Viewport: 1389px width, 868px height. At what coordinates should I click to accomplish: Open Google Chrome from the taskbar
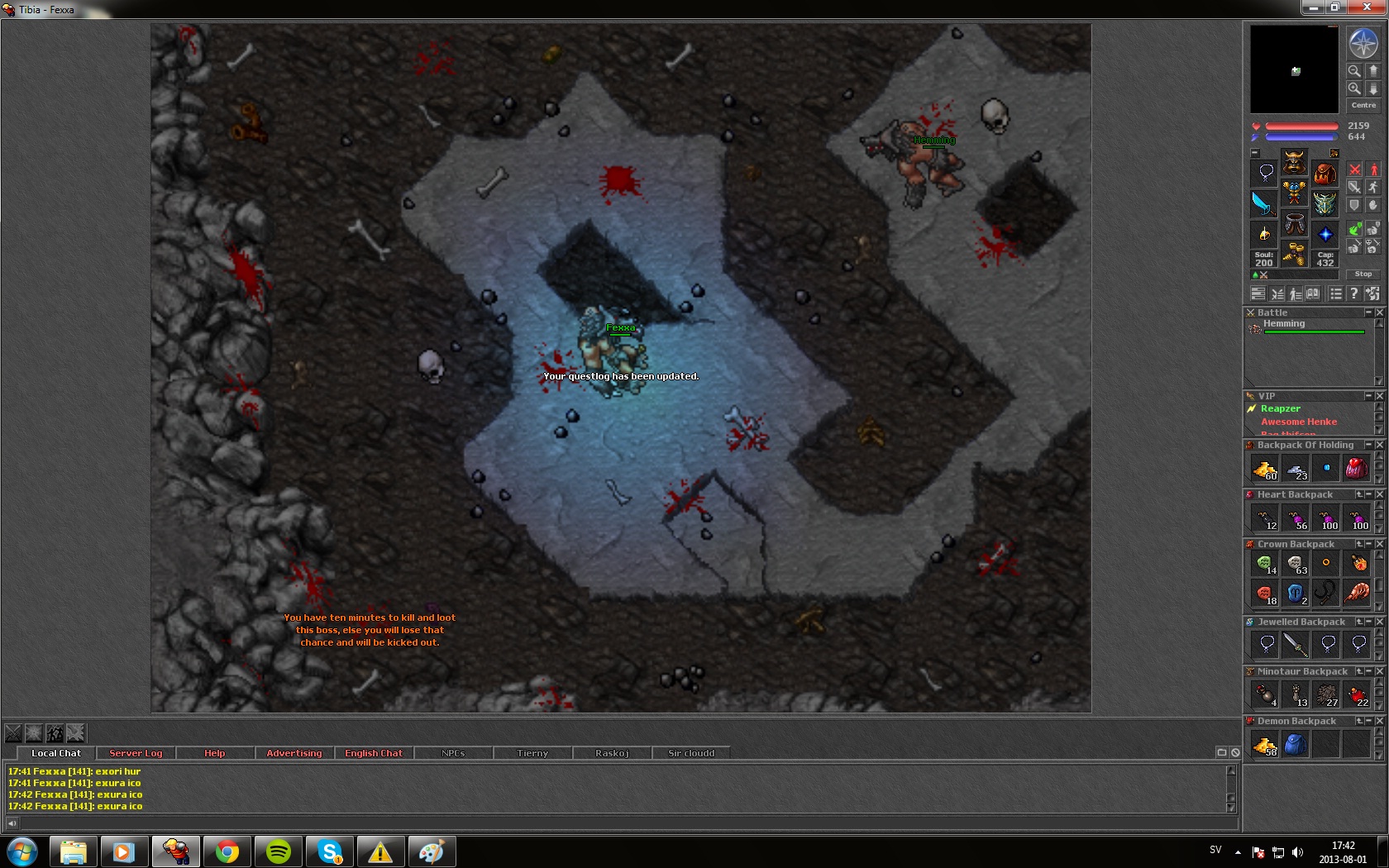[x=227, y=851]
